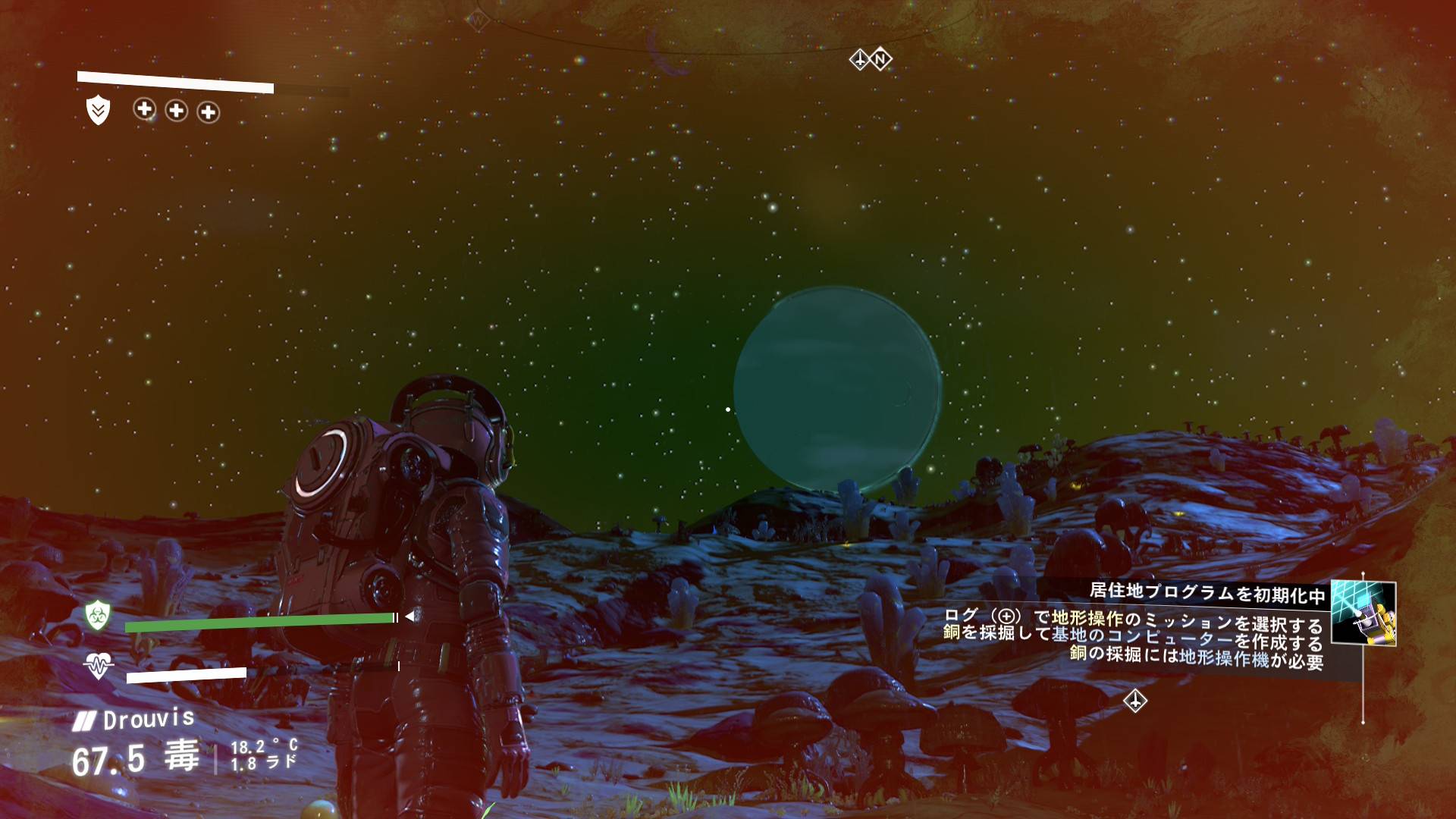Select the compass north marker

[880, 59]
